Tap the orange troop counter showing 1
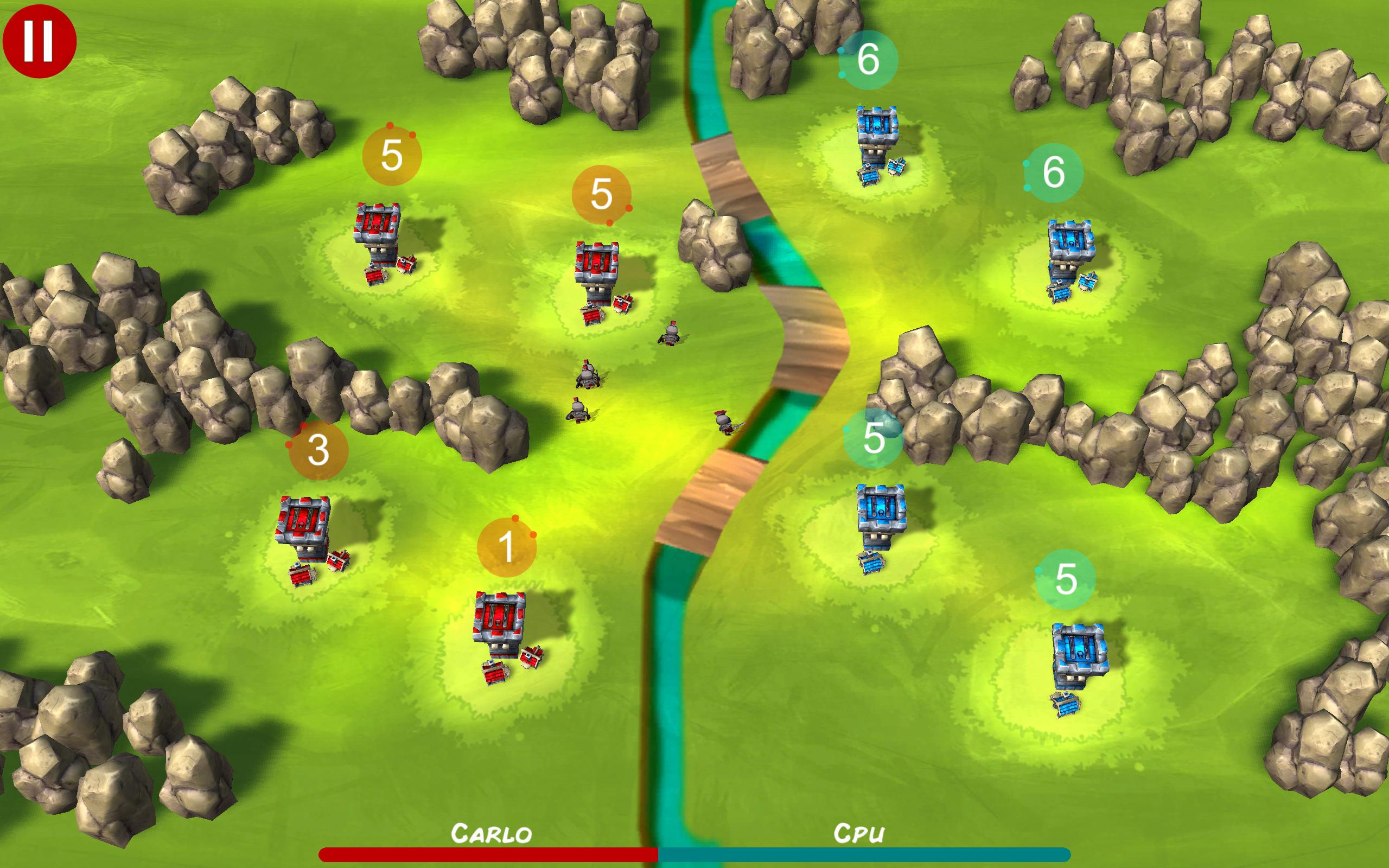 point(507,545)
